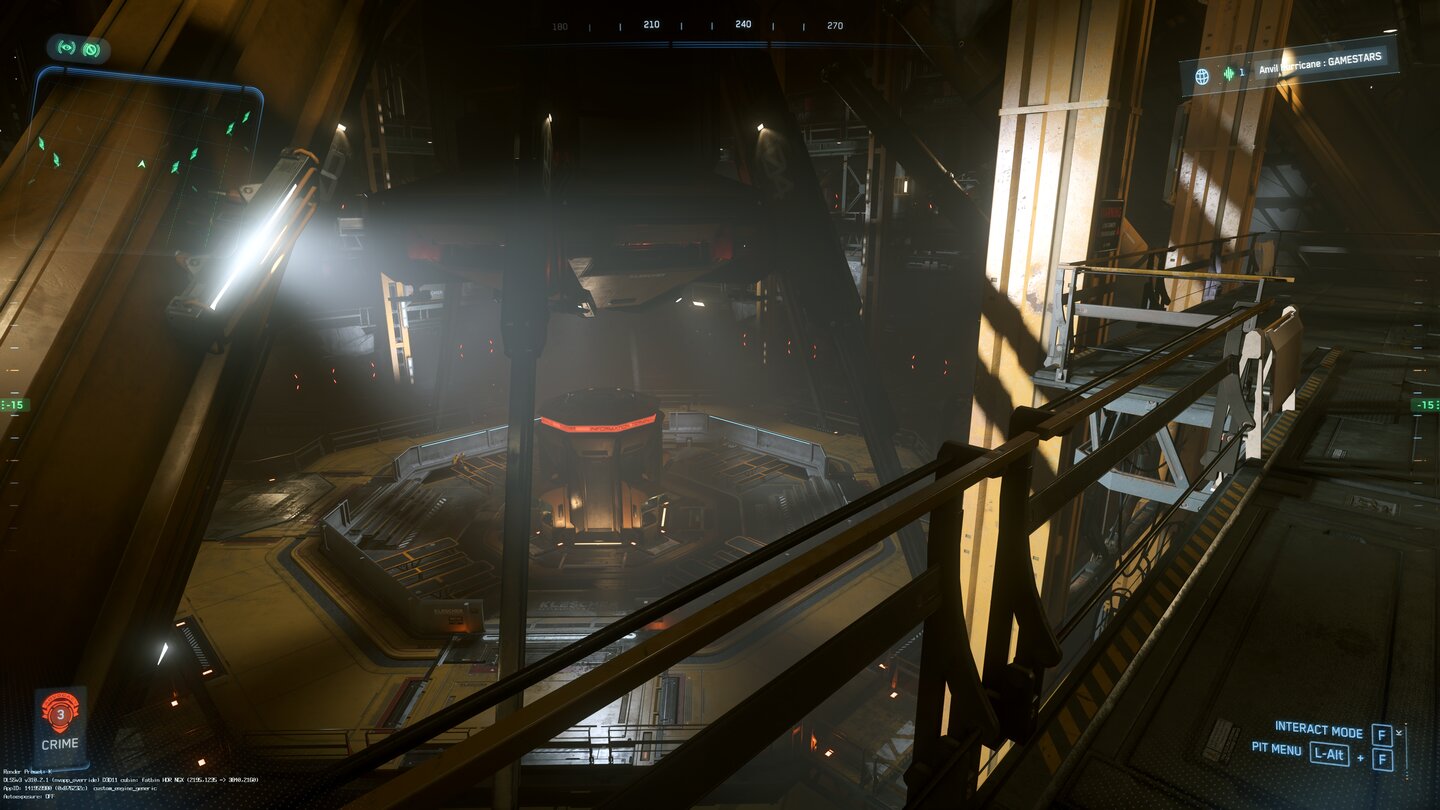The height and width of the screenshot is (810, 1440).
Task: Toggle the comms participant indicator showing 1
Action: tap(1242, 74)
